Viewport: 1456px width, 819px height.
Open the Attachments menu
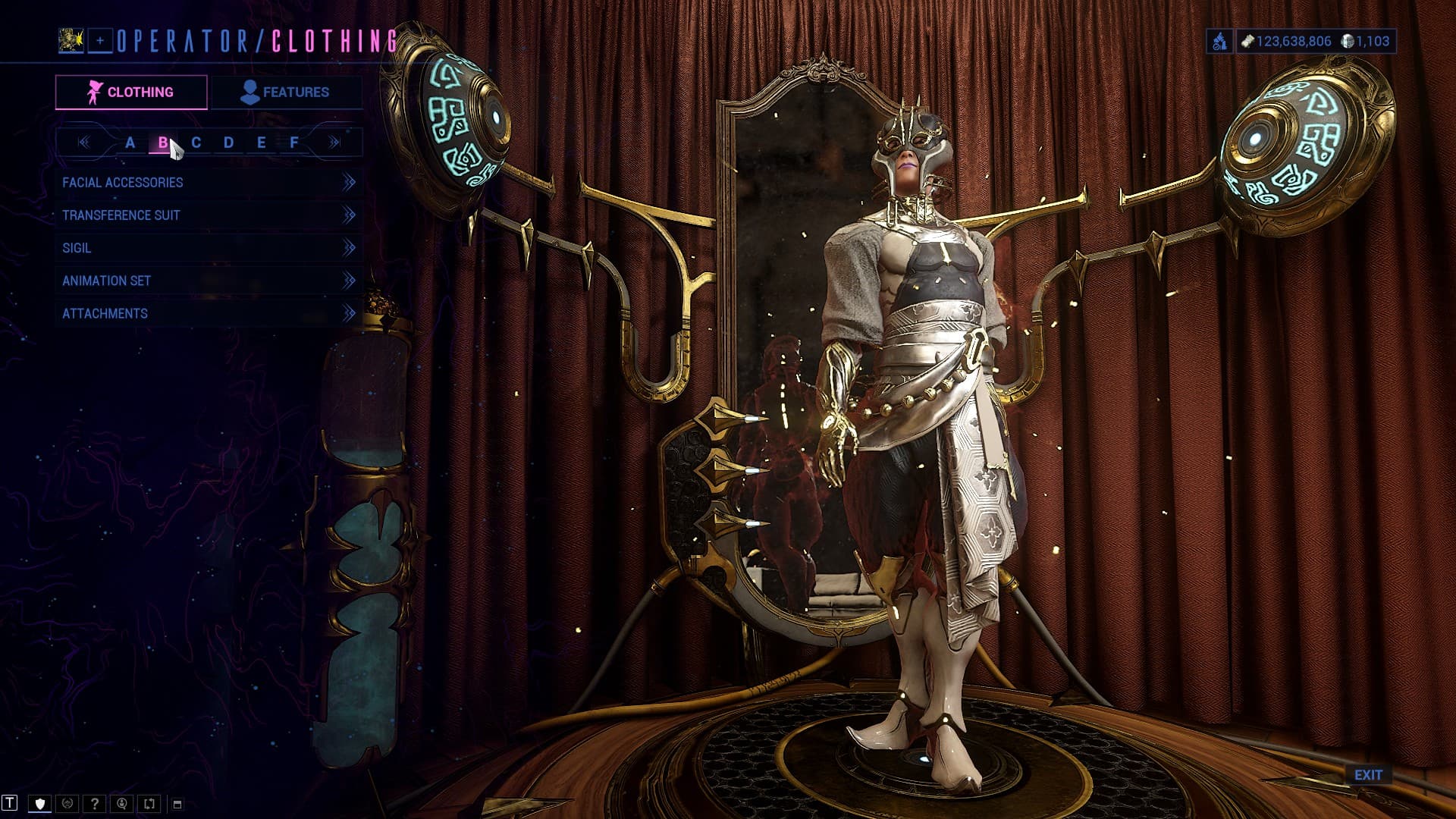click(208, 313)
